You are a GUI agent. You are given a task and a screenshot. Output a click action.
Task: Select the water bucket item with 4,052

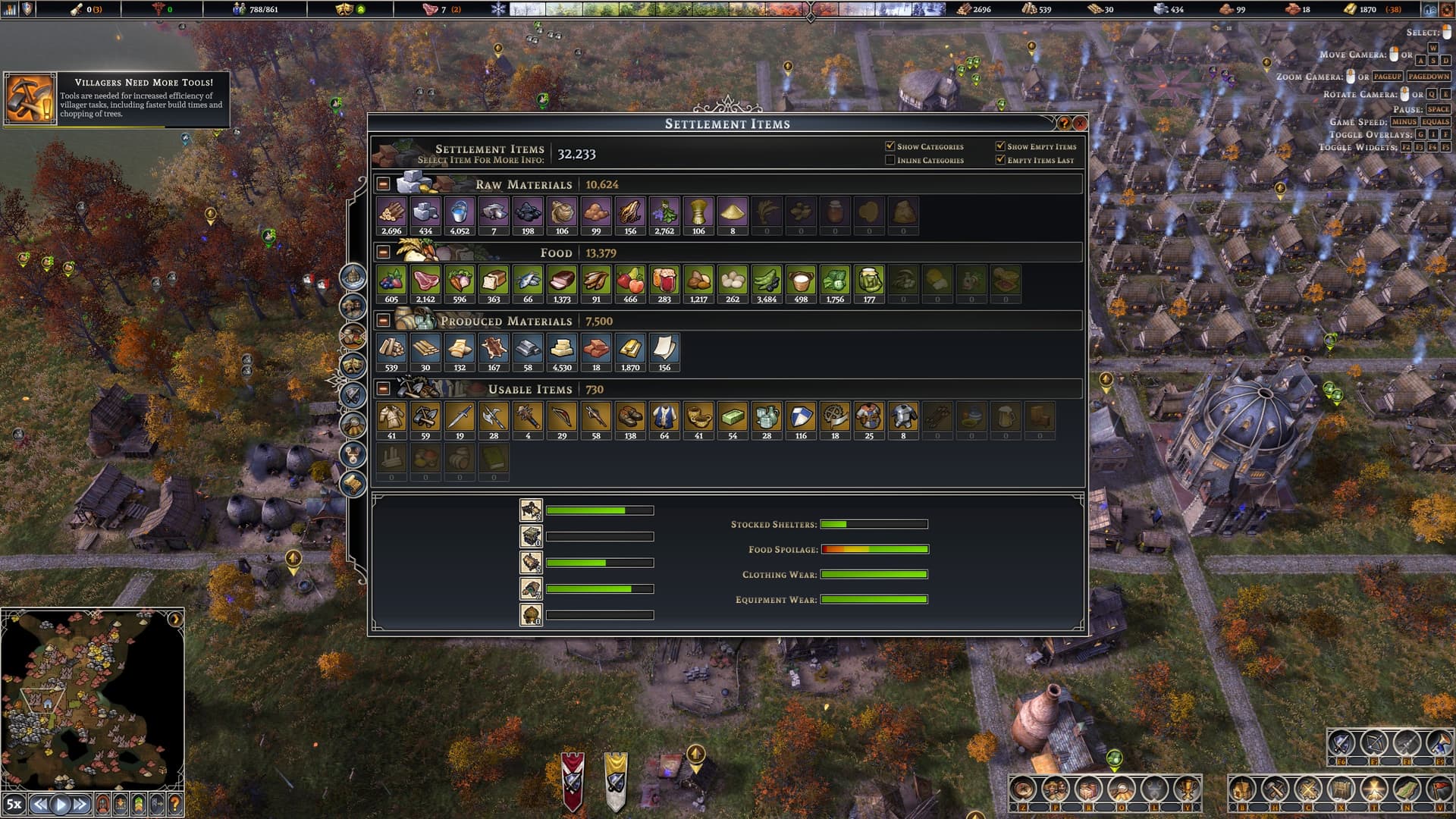click(460, 213)
